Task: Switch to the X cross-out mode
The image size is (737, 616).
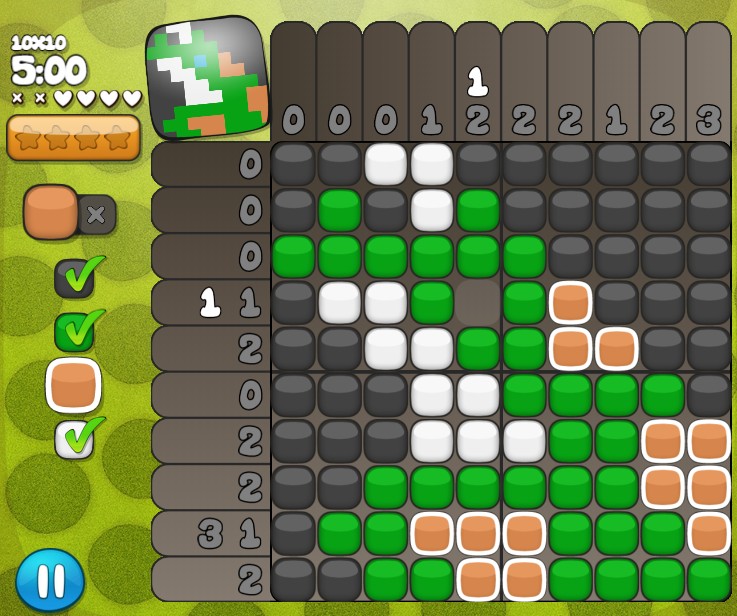Action: (x=97, y=215)
